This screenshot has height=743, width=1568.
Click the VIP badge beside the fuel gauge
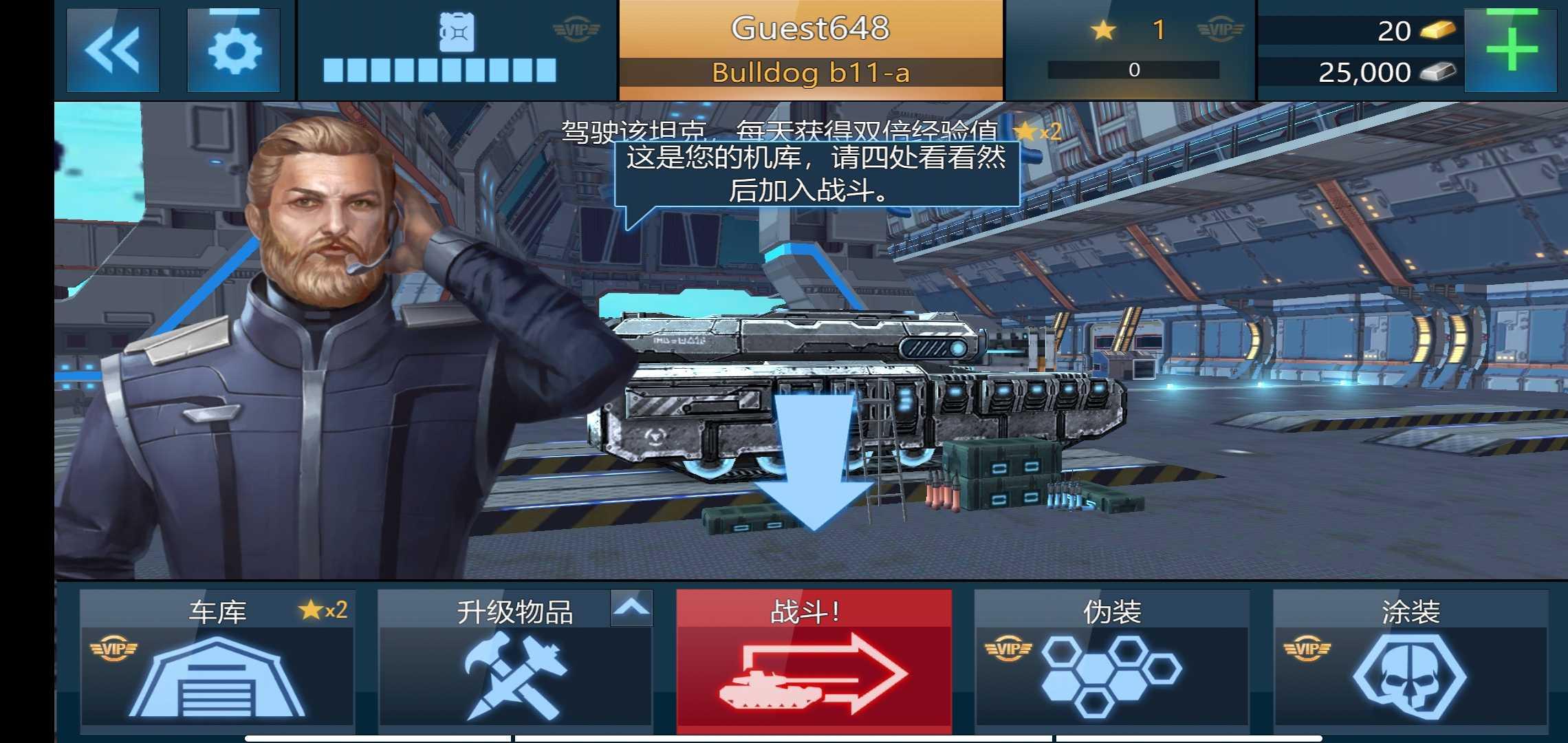coord(576,28)
